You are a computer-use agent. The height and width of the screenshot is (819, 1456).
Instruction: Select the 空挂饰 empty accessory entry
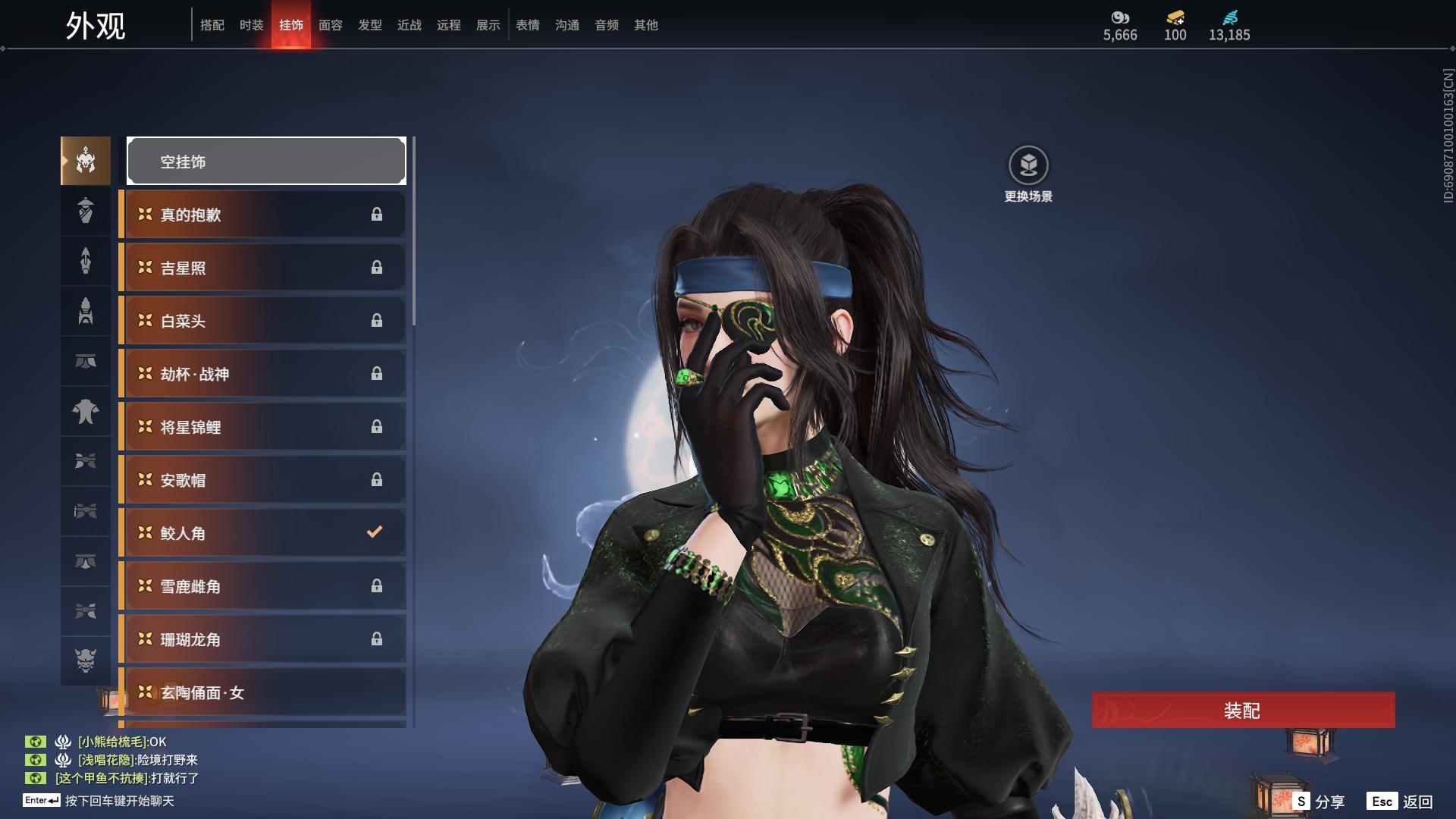click(266, 162)
